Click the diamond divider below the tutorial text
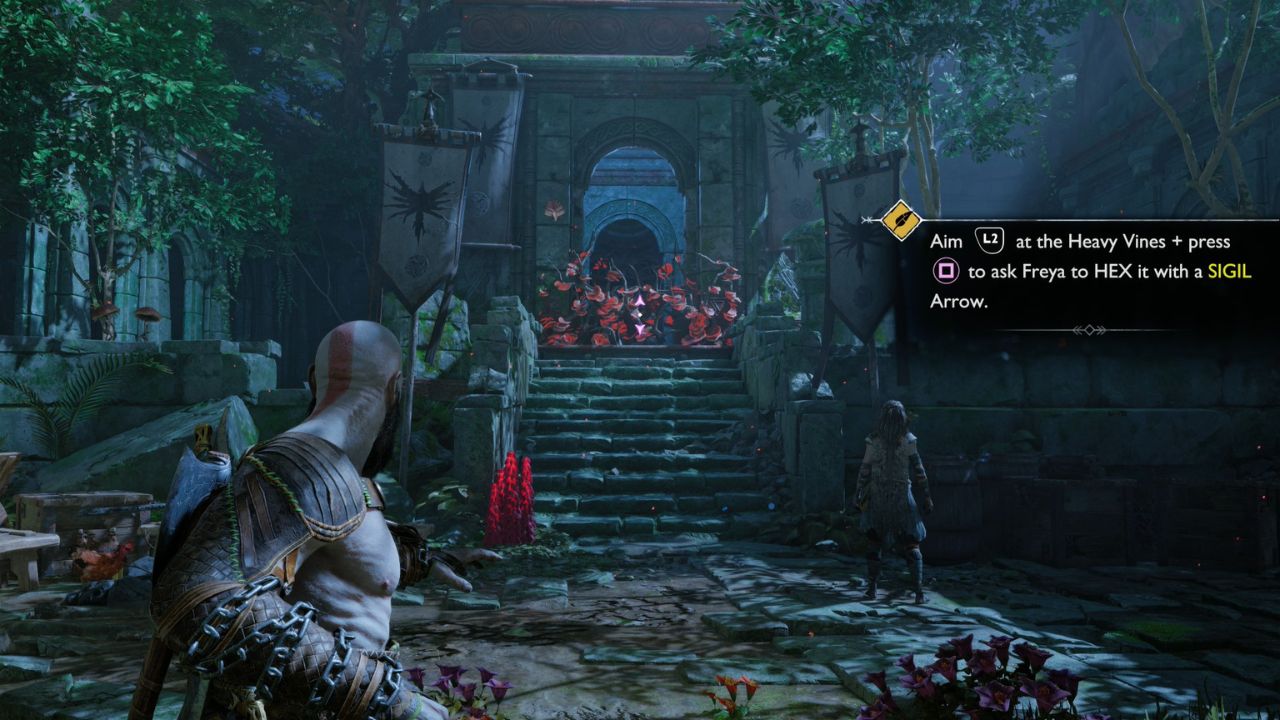 1091,329
